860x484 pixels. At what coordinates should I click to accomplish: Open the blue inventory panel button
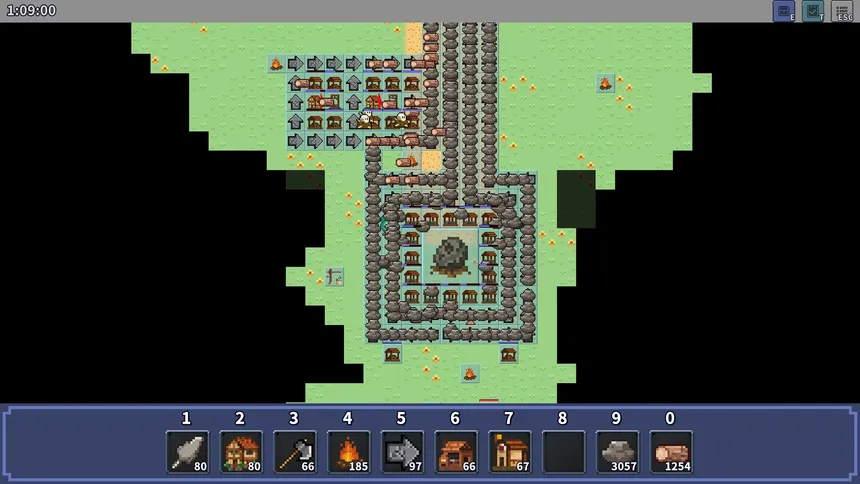(x=784, y=11)
